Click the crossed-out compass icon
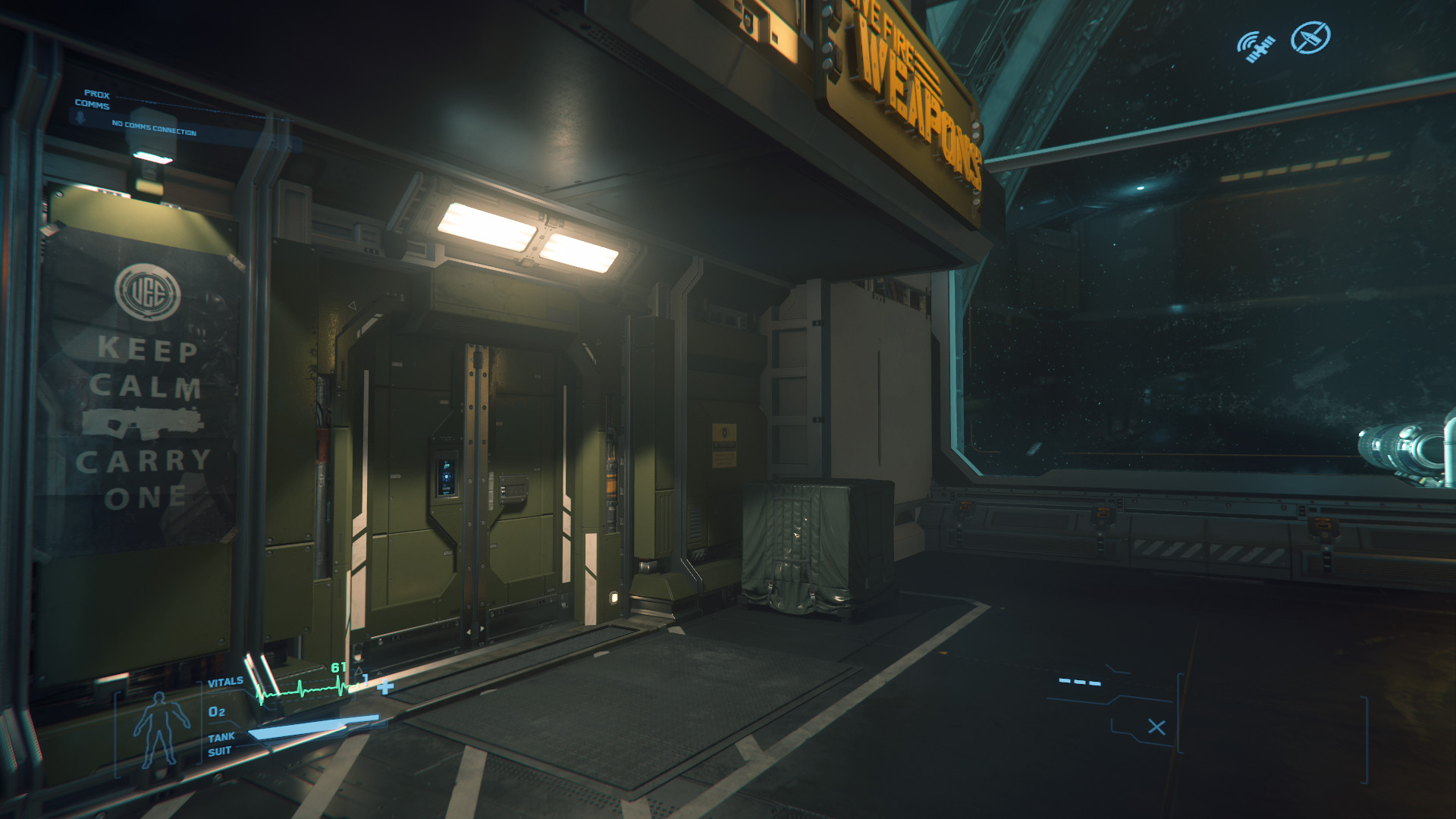The image size is (1456, 819). point(1310,37)
